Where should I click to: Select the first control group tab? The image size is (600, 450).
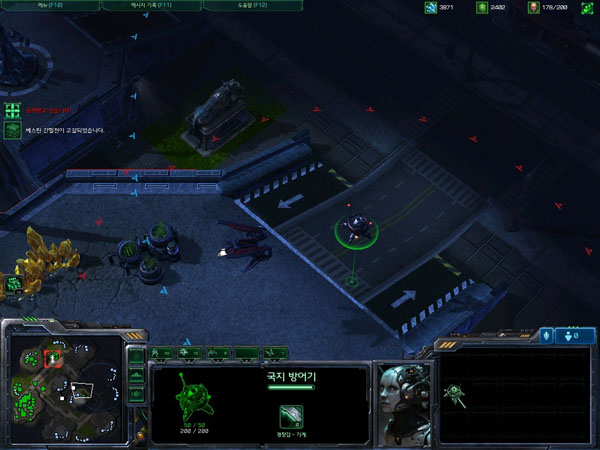[x=163, y=352]
